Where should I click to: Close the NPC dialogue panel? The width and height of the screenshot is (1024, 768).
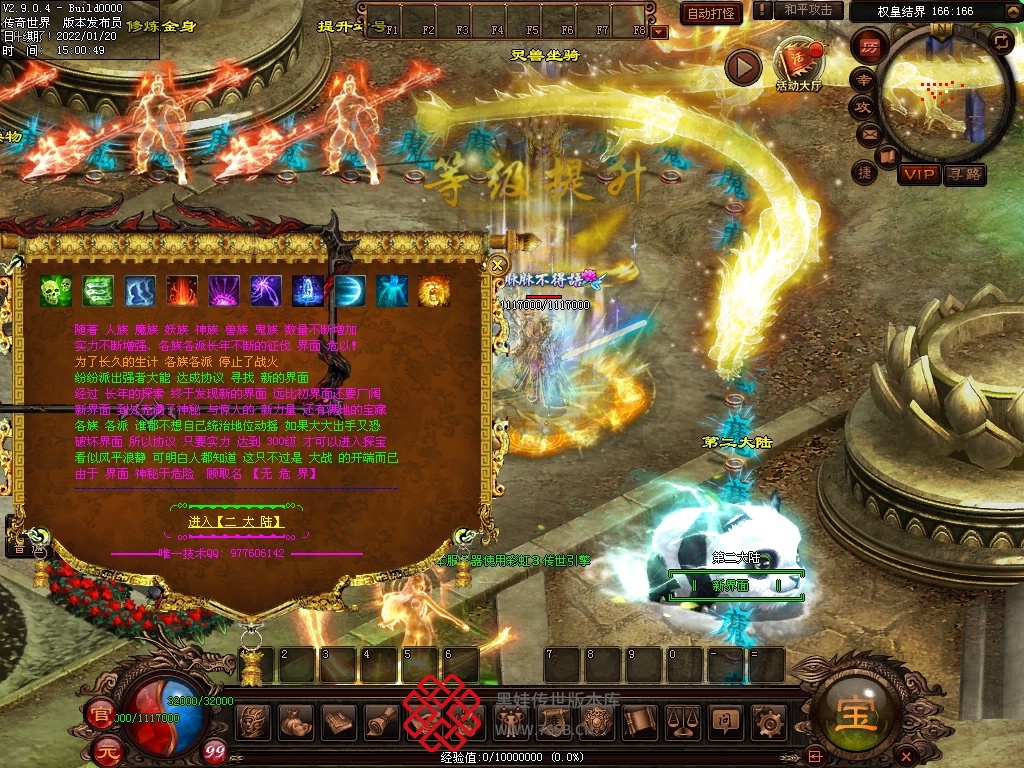(x=498, y=265)
